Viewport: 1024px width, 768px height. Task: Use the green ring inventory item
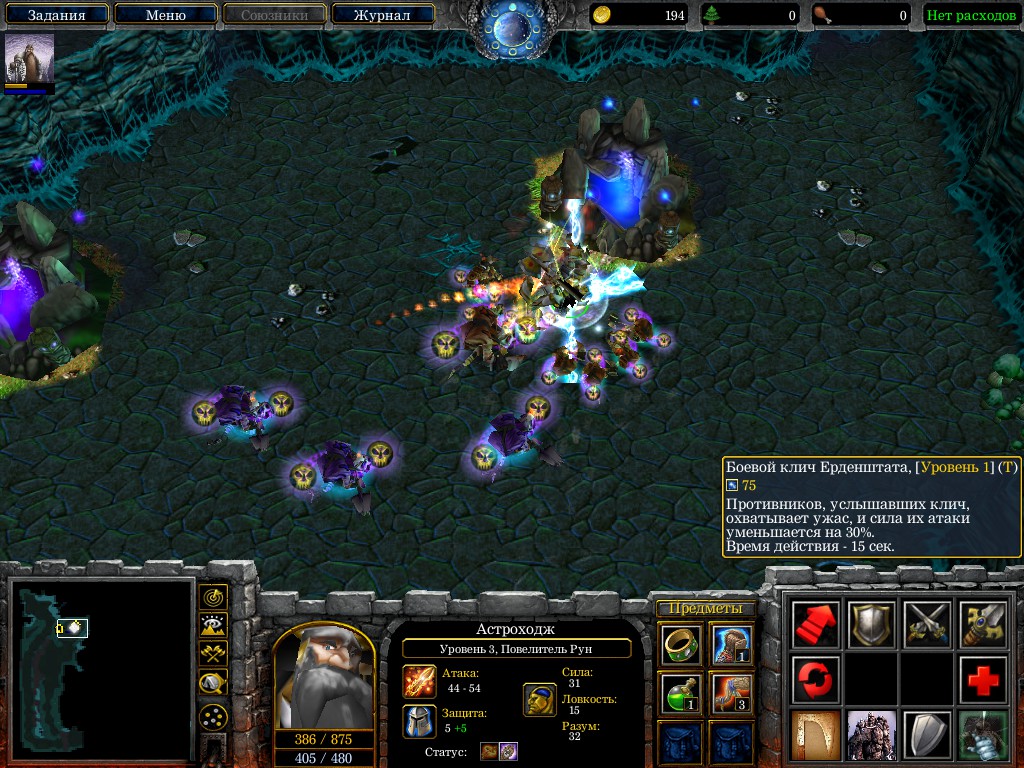coord(679,643)
